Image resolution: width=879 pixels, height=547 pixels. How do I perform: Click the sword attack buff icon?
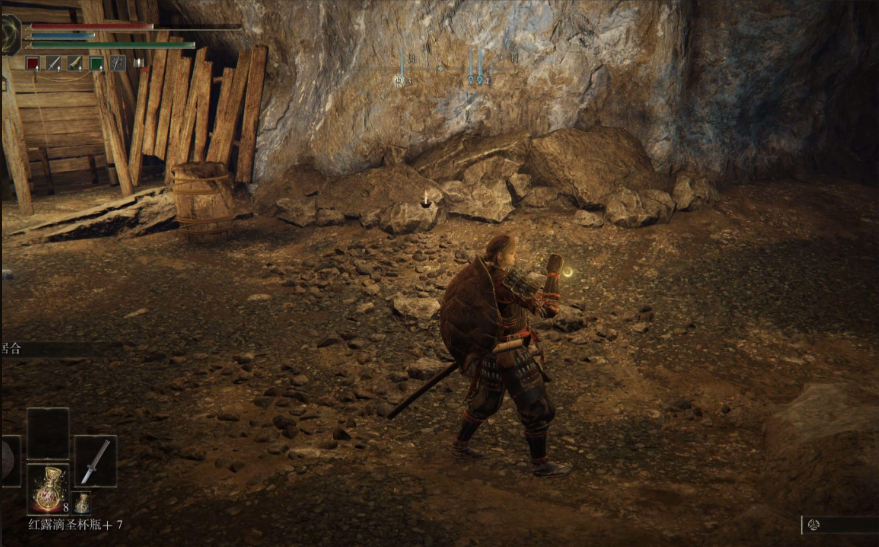(53, 63)
